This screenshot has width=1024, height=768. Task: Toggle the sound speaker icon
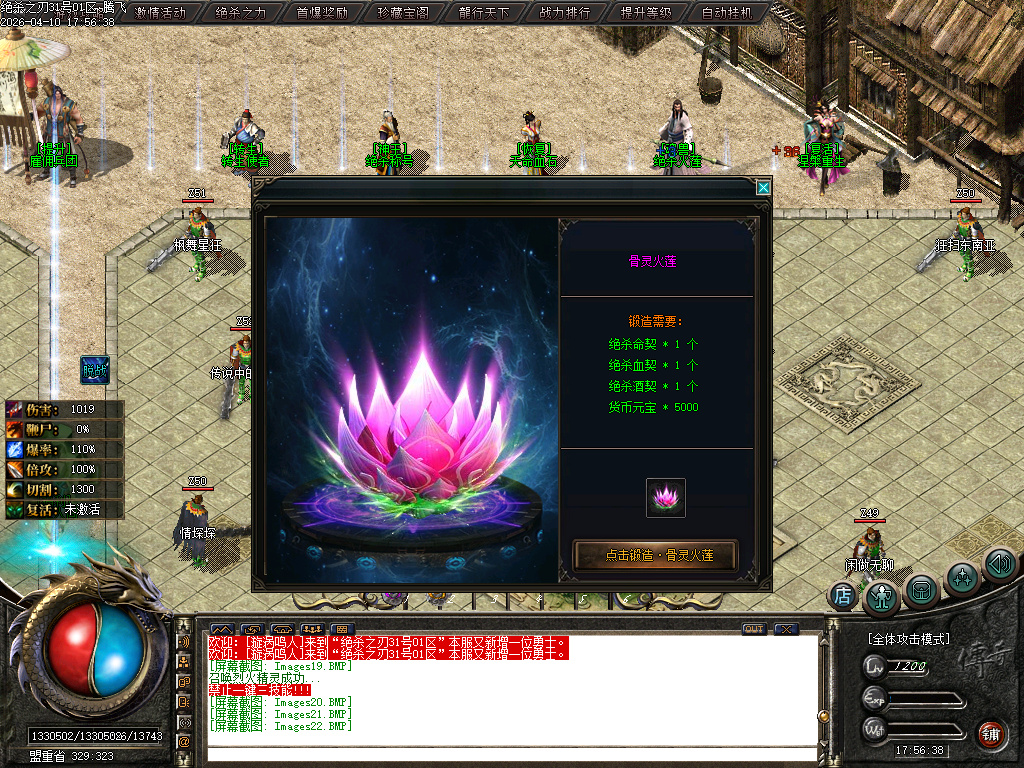pos(1000,564)
